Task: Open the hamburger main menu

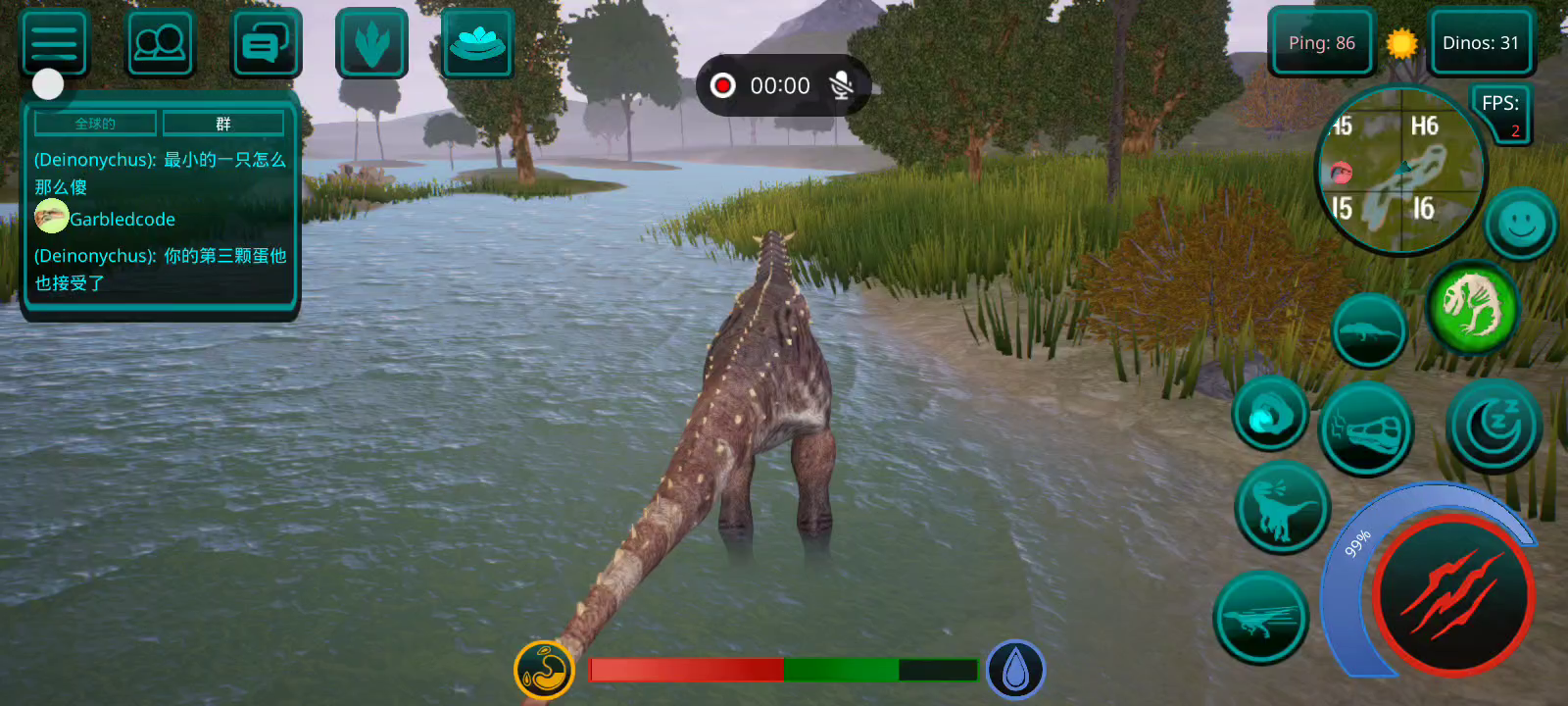Action: pyautogui.click(x=54, y=43)
